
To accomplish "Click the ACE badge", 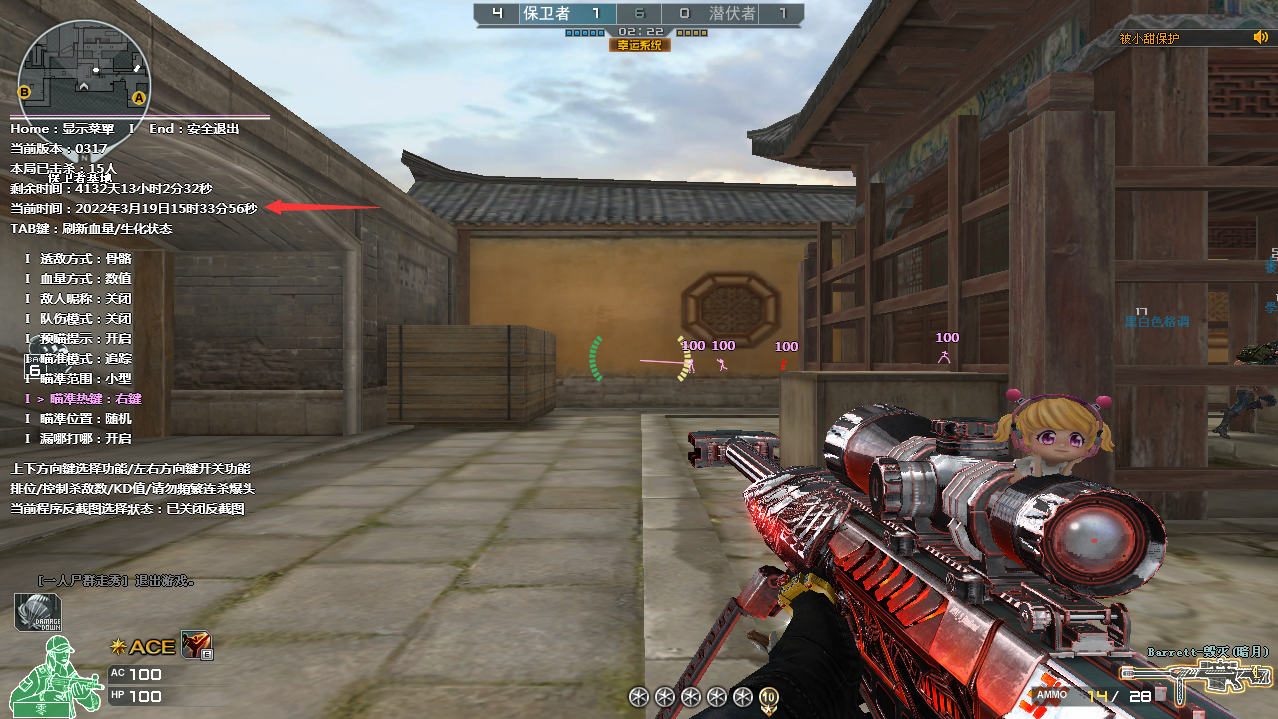I will tap(145, 647).
